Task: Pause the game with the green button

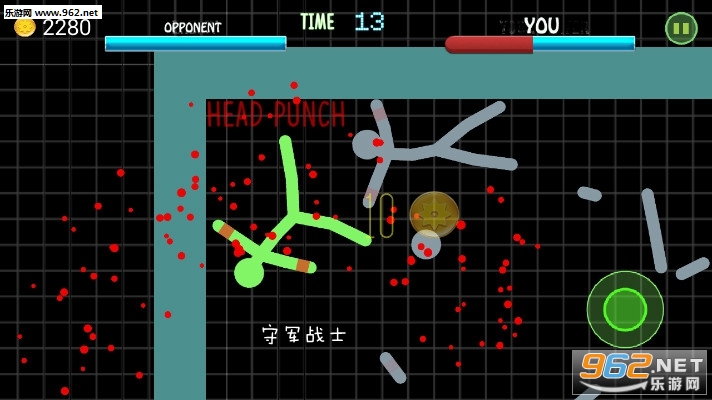Action: tap(681, 28)
